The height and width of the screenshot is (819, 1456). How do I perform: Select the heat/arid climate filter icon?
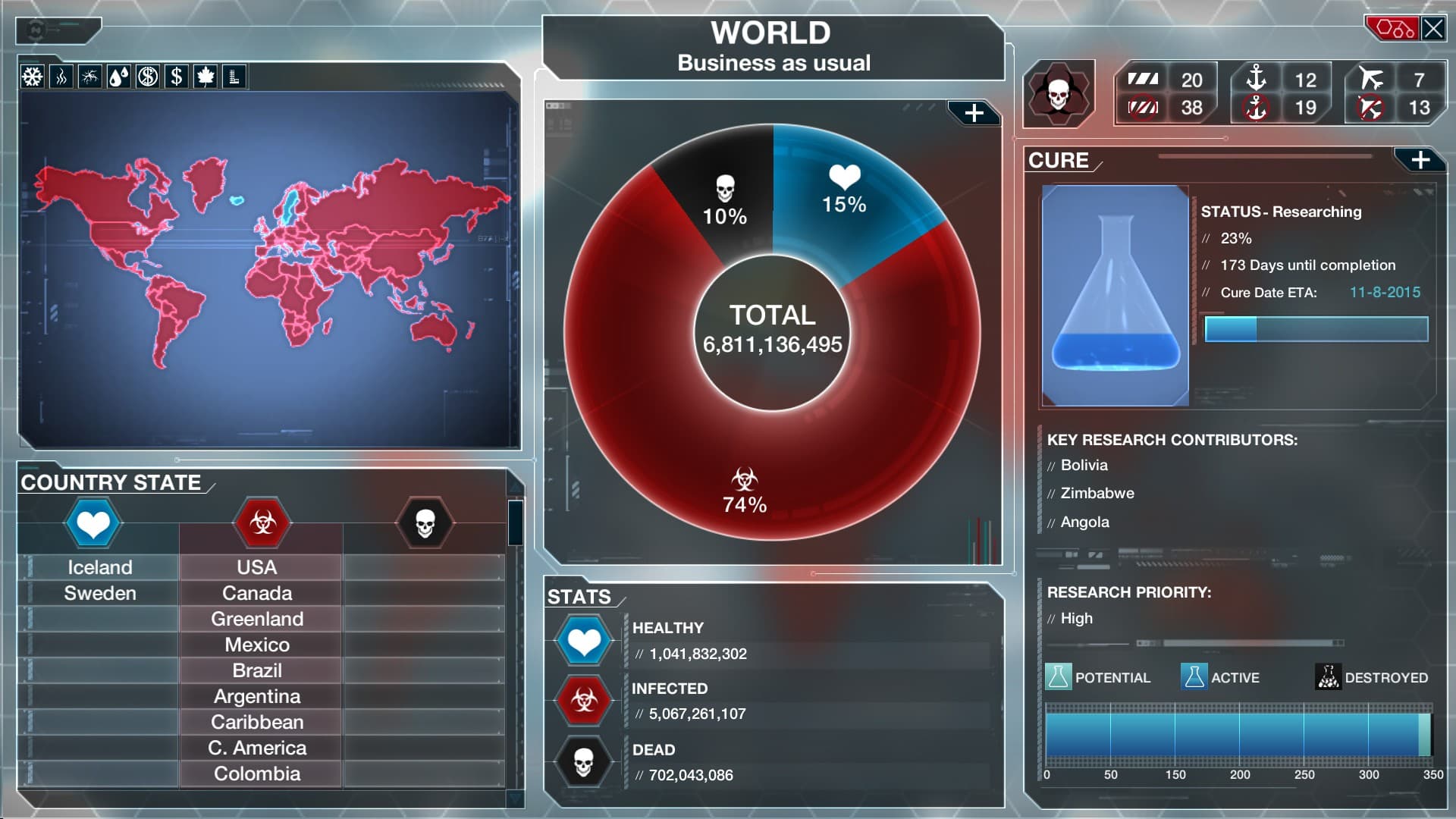61,77
